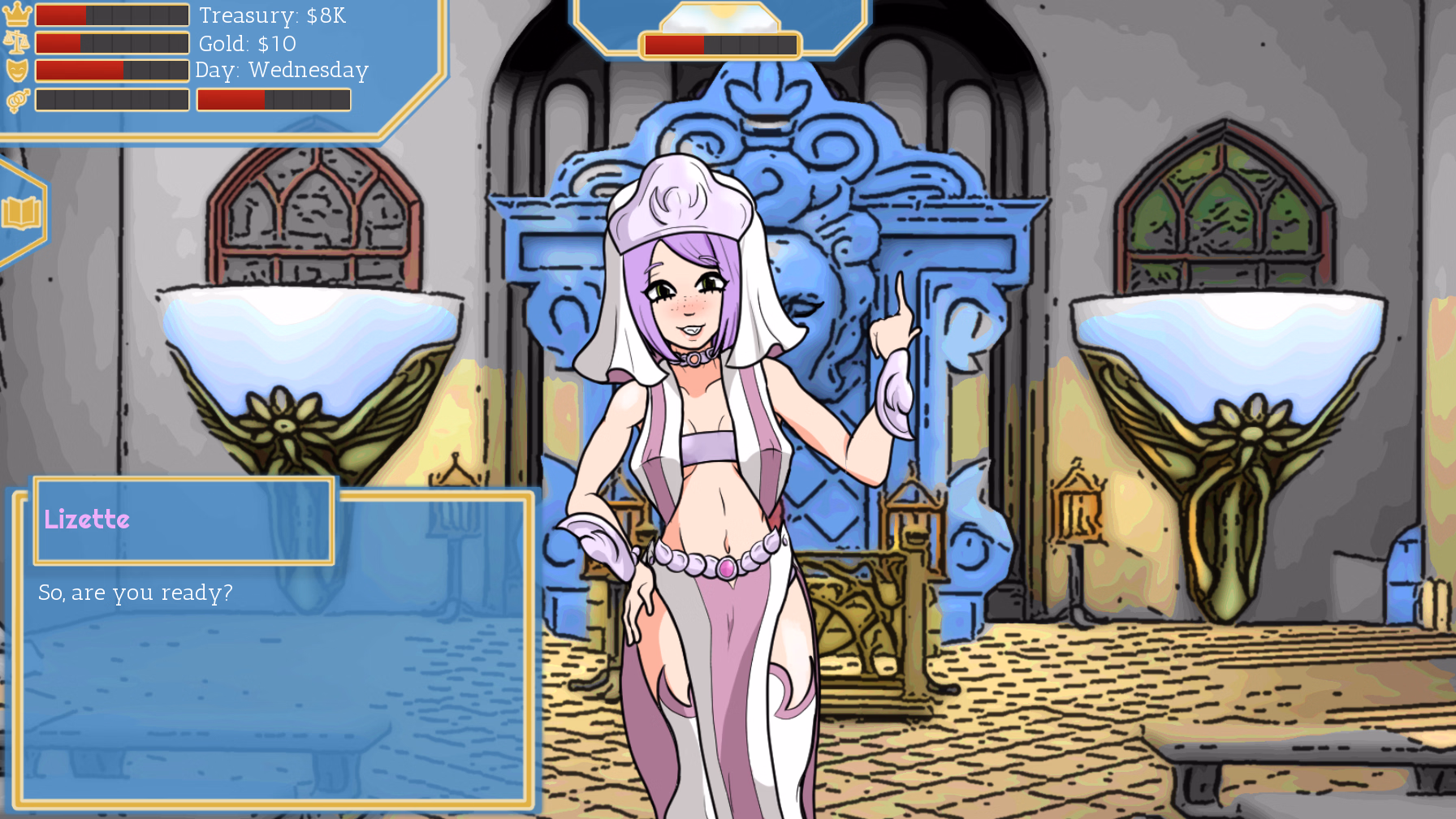Click the crown authority icon
The height and width of the screenshot is (819, 1456).
click(18, 15)
